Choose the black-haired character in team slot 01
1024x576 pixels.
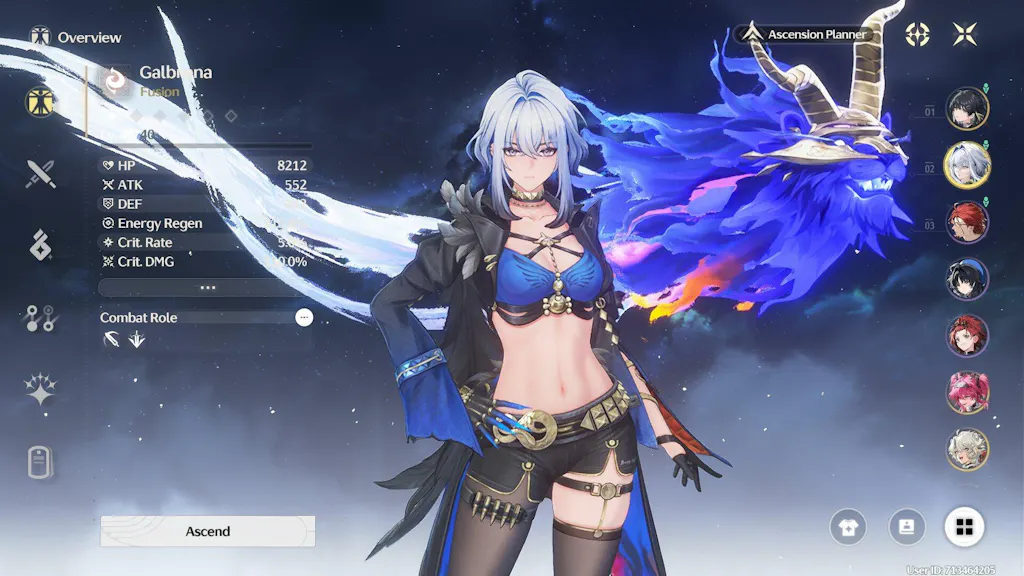point(967,109)
